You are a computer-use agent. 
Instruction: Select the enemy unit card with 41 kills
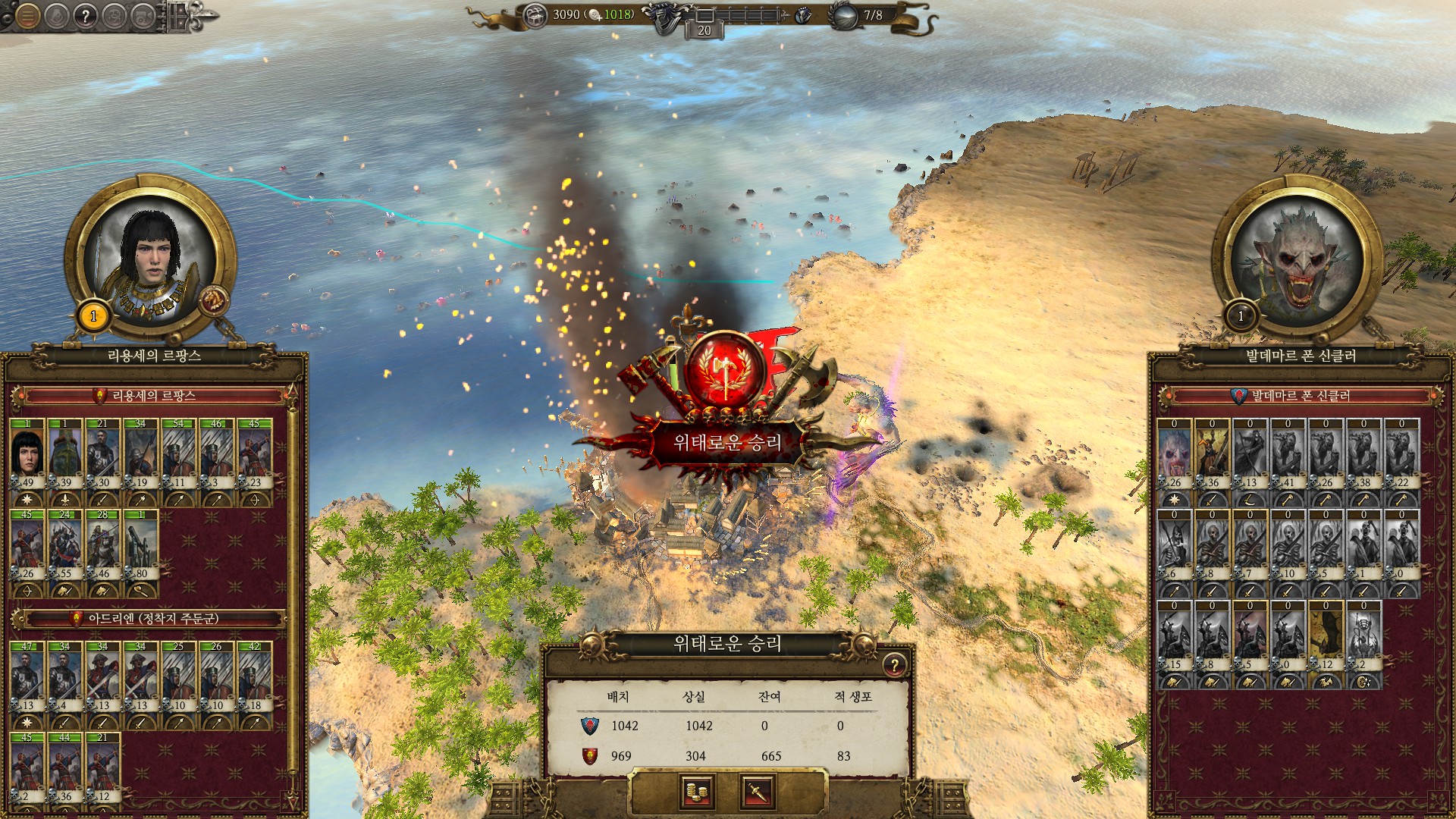click(1288, 453)
